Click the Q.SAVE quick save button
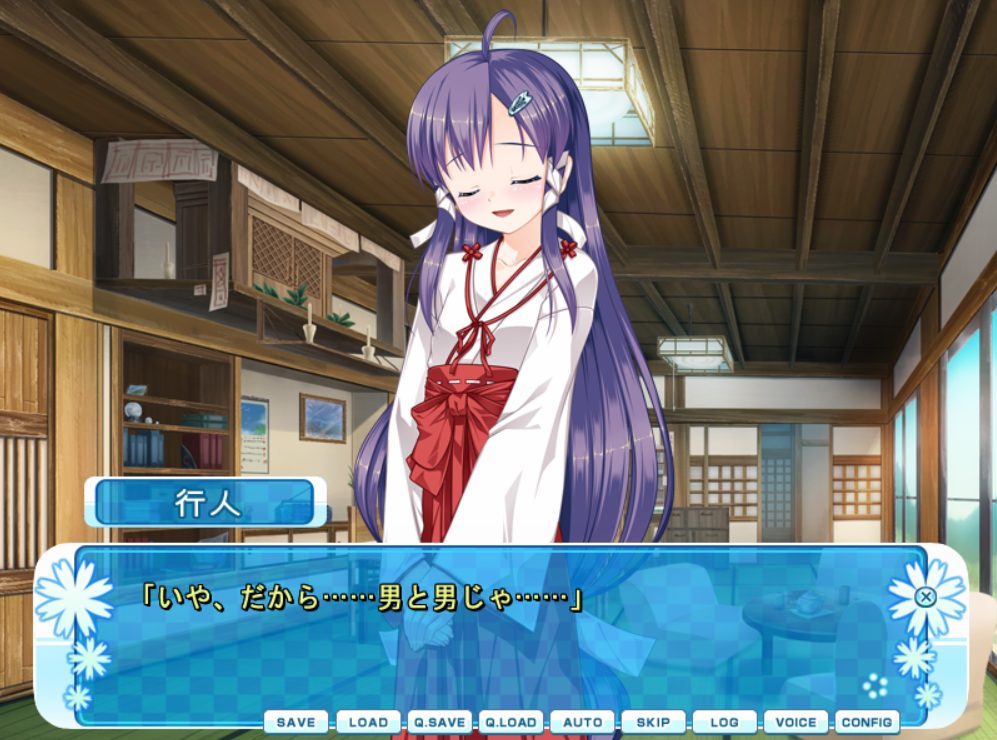This screenshot has width=997, height=740. (x=439, y=722)
